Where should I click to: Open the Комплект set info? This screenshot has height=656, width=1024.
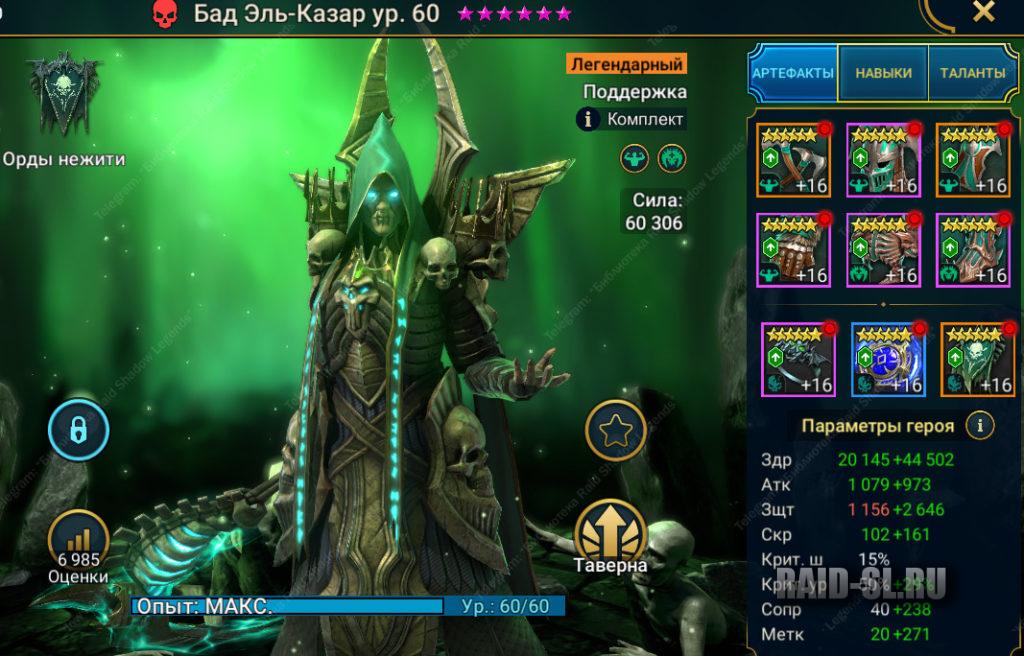point(588,120)
